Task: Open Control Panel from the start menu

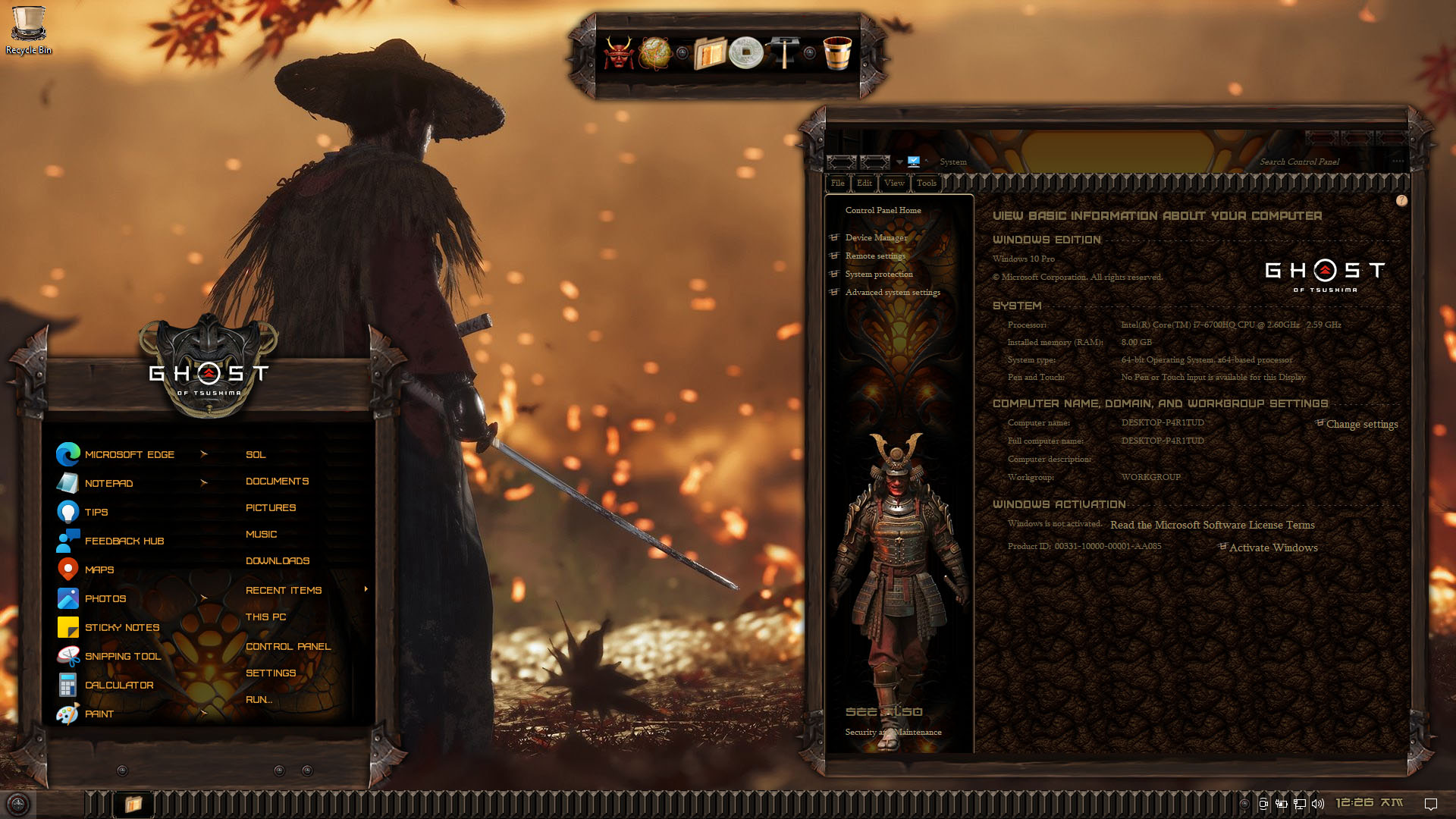Action: [288, 646]
